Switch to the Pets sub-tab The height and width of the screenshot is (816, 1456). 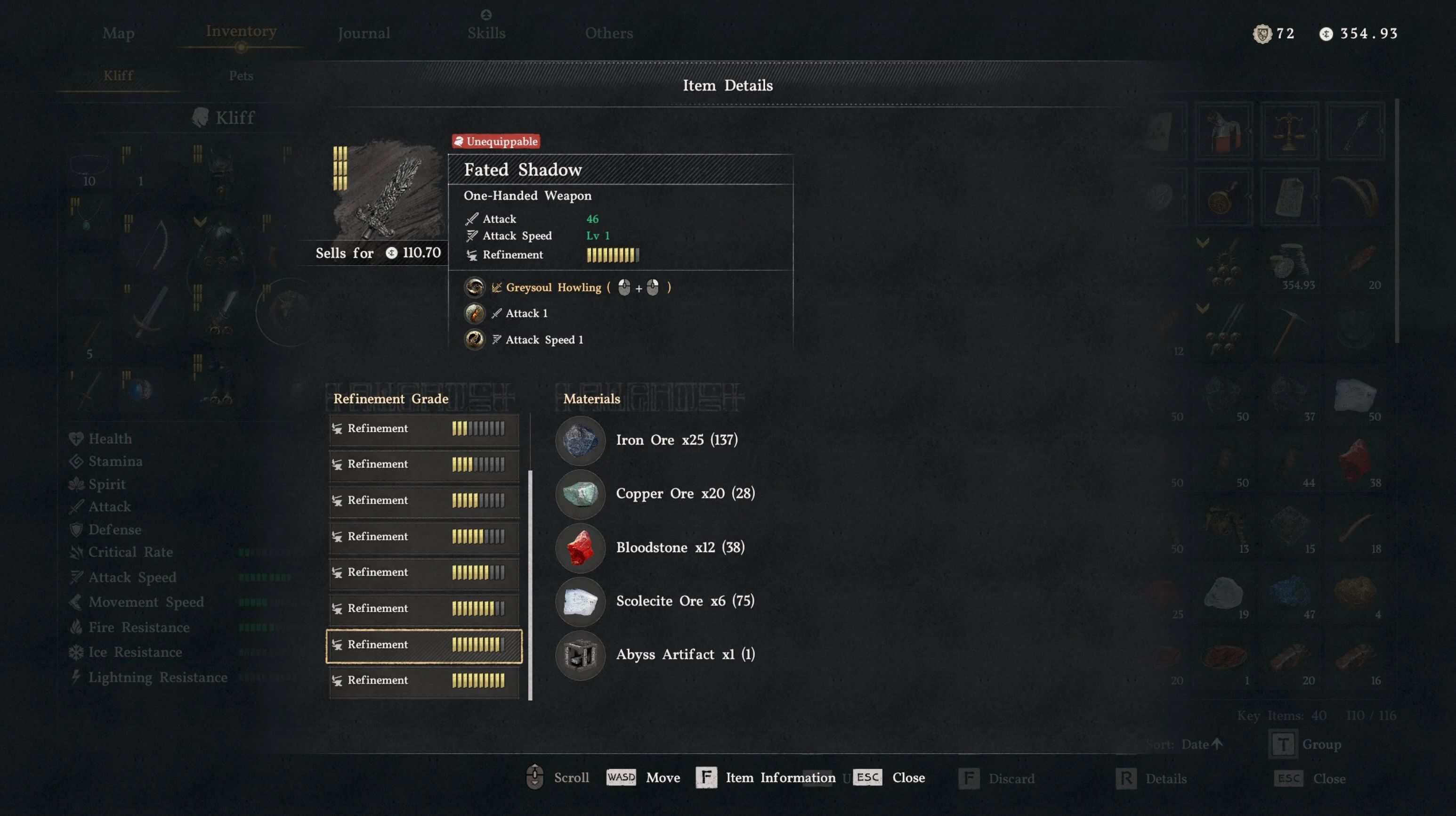[x=241, y=75]
